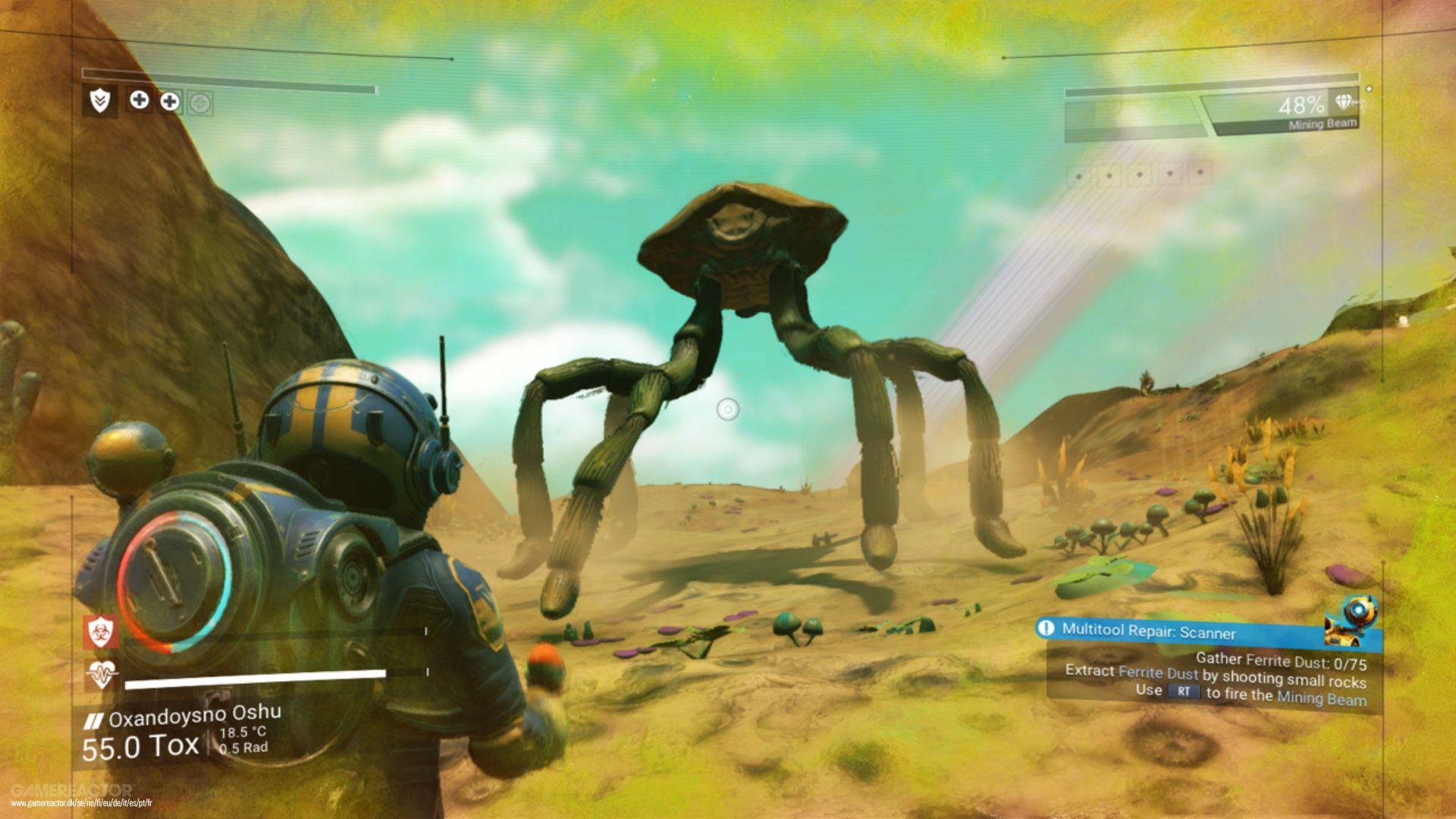
Task: Click the Ferrite Dust link in the mission text
Action: pos(1159,673)
